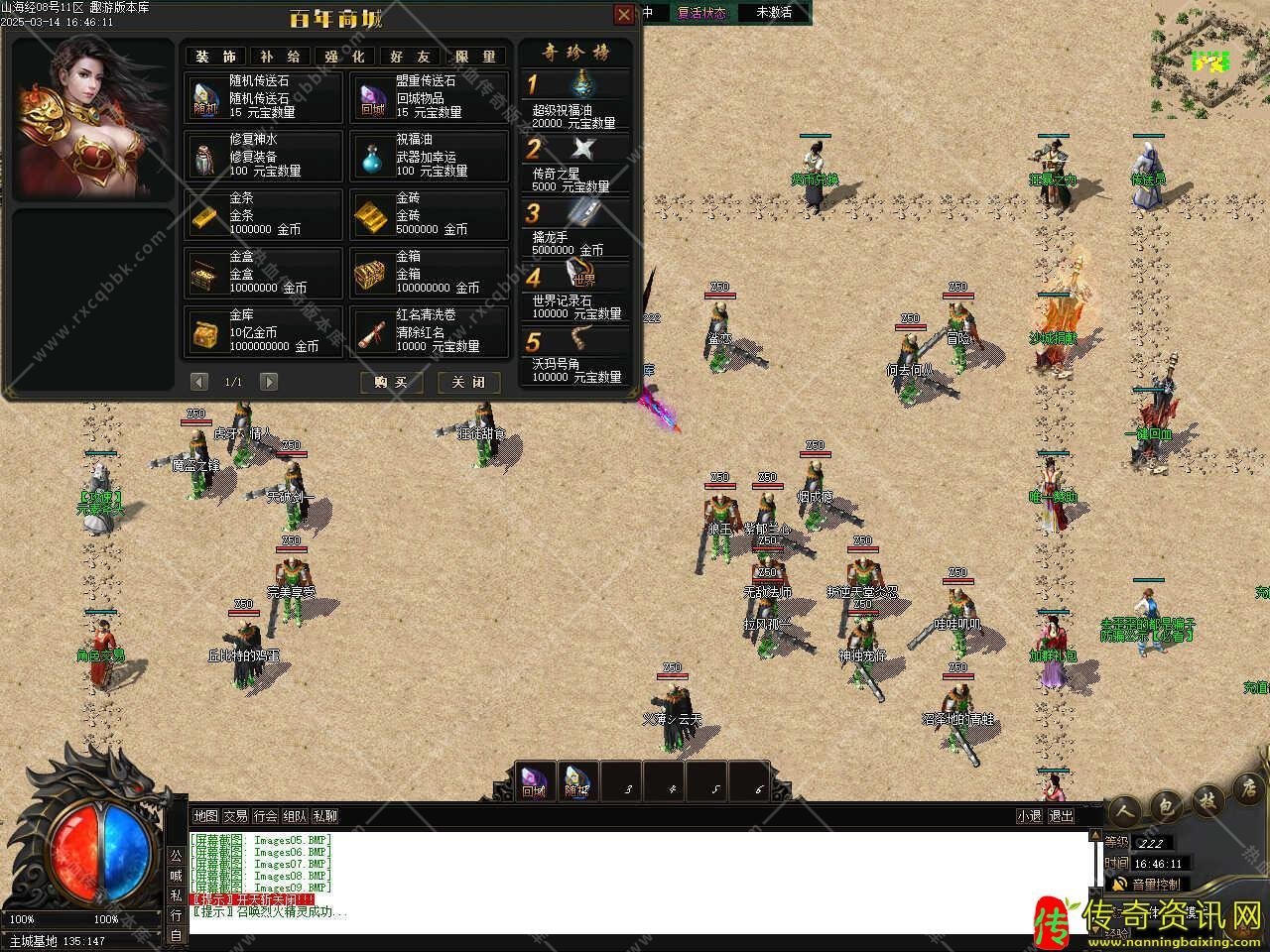Go to next shop page arrow

coord(268,382)
